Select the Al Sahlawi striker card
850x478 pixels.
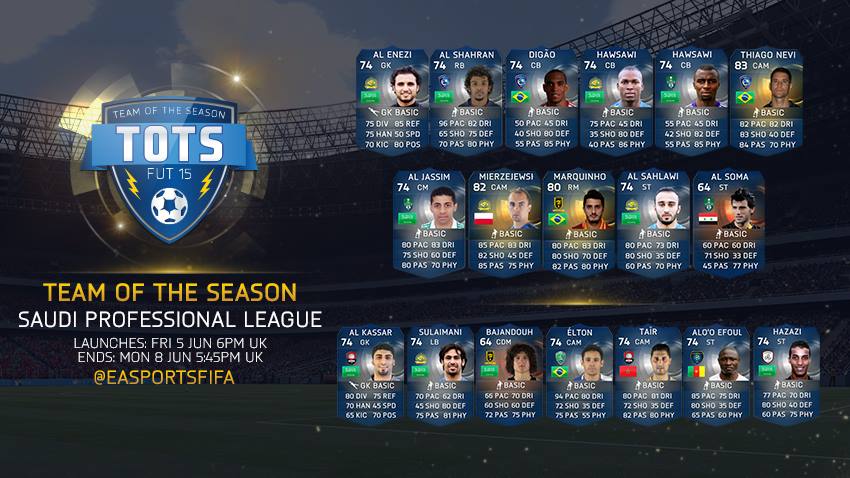[x=652, y=221]
